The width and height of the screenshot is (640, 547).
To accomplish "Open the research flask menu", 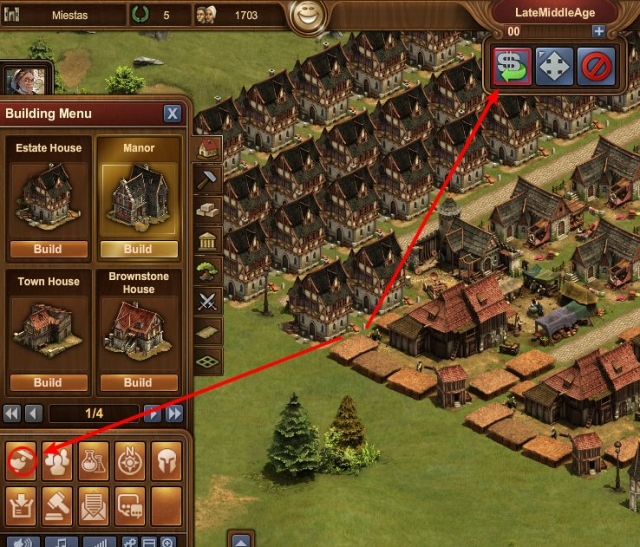I will tap(93, 459).
